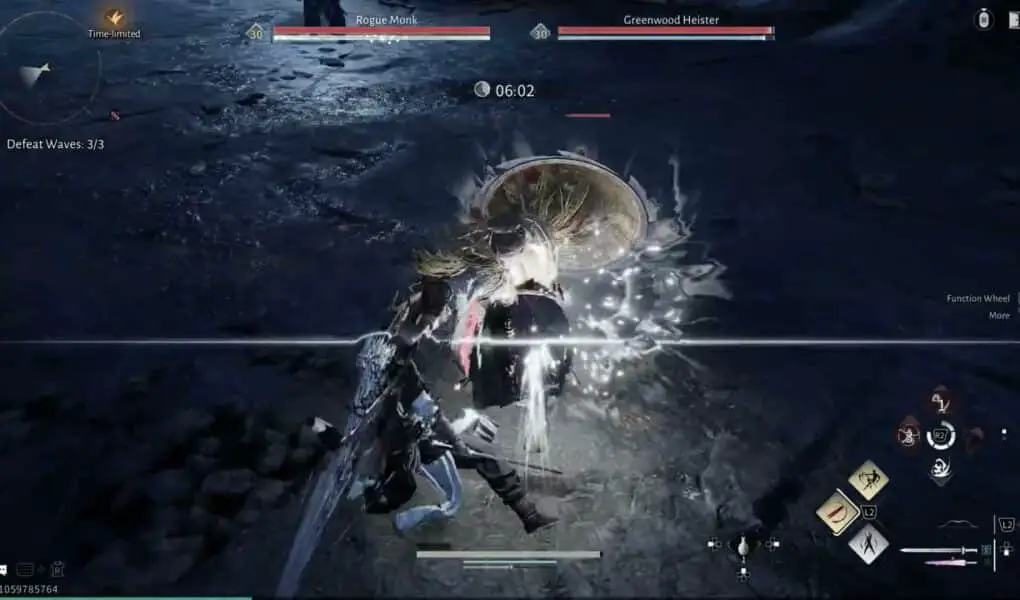The image size is (1020, 600).
Task: Select the healing gourd item
Action: click(743, 546)
